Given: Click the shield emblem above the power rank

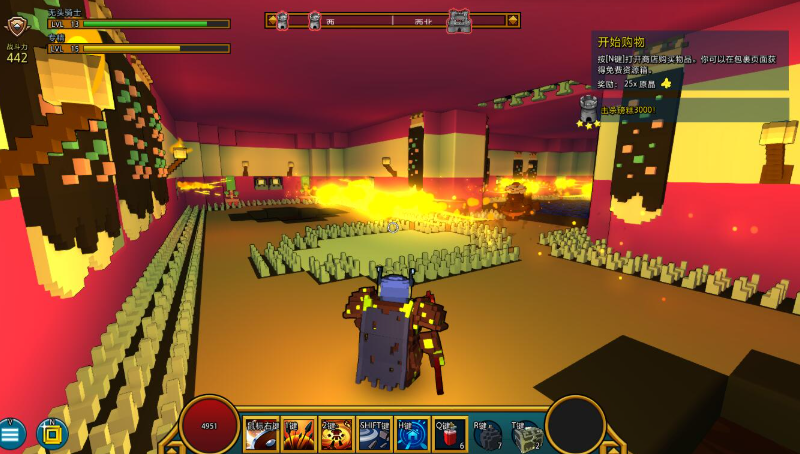Looking at the screenshot, I should tap(17, 26).
